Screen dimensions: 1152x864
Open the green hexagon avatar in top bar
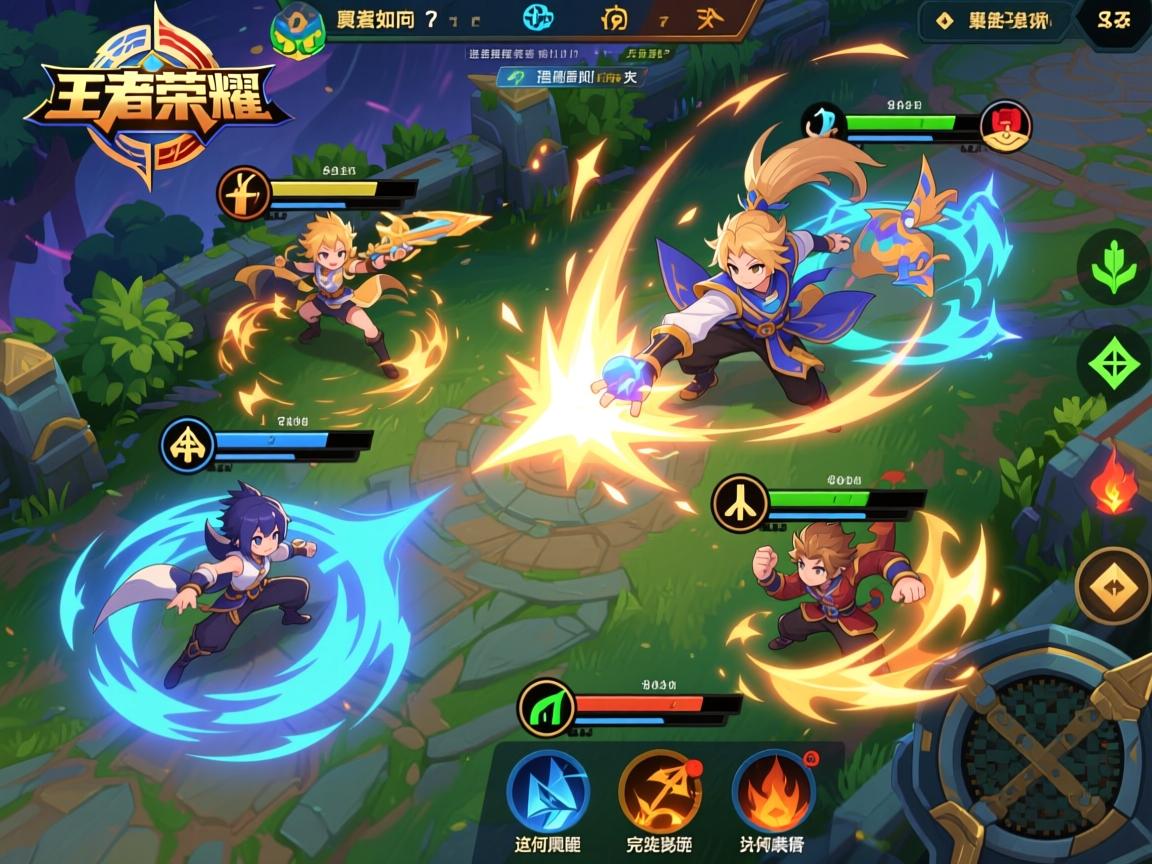pos(298,27)
